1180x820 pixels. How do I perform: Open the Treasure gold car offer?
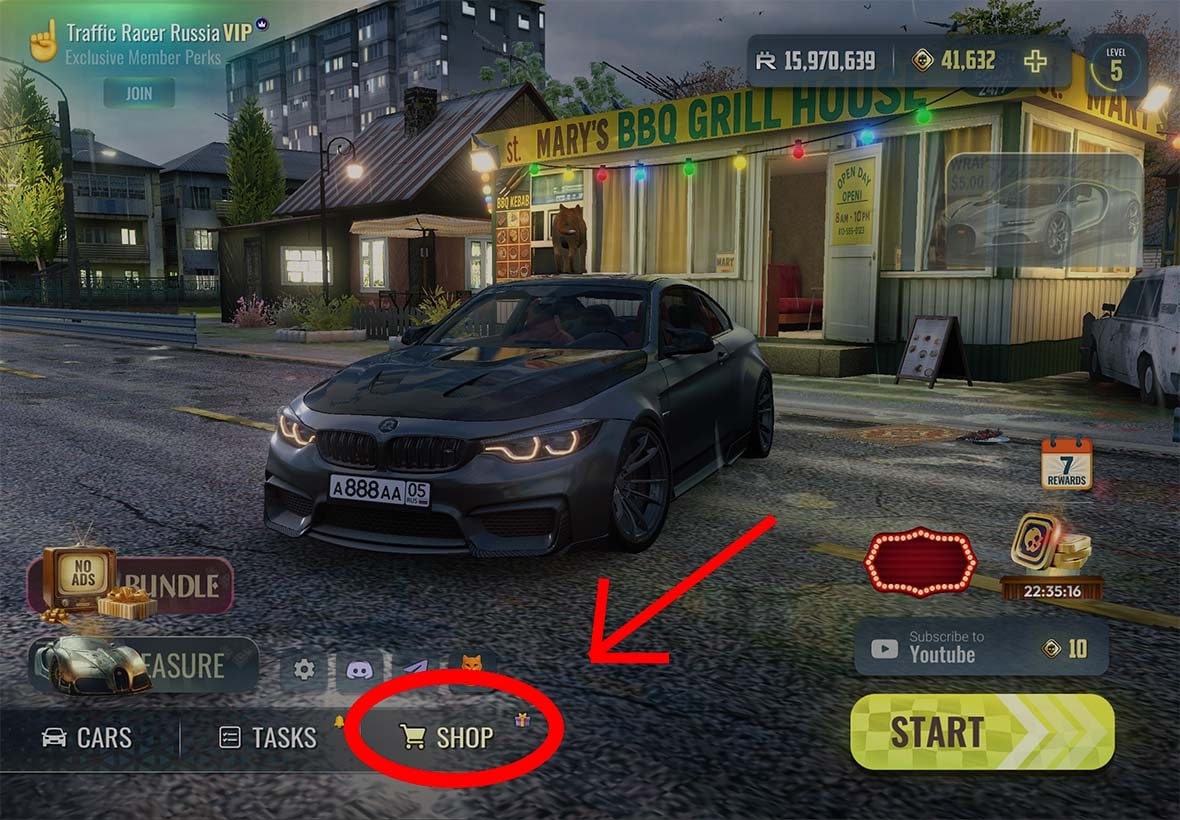pos(143,665)
